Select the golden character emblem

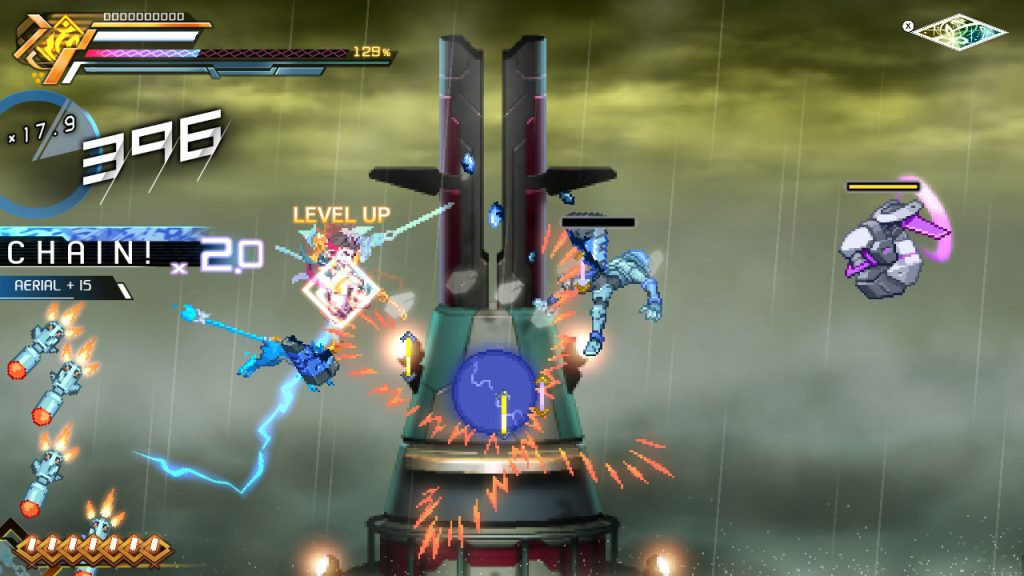[44, 46]
